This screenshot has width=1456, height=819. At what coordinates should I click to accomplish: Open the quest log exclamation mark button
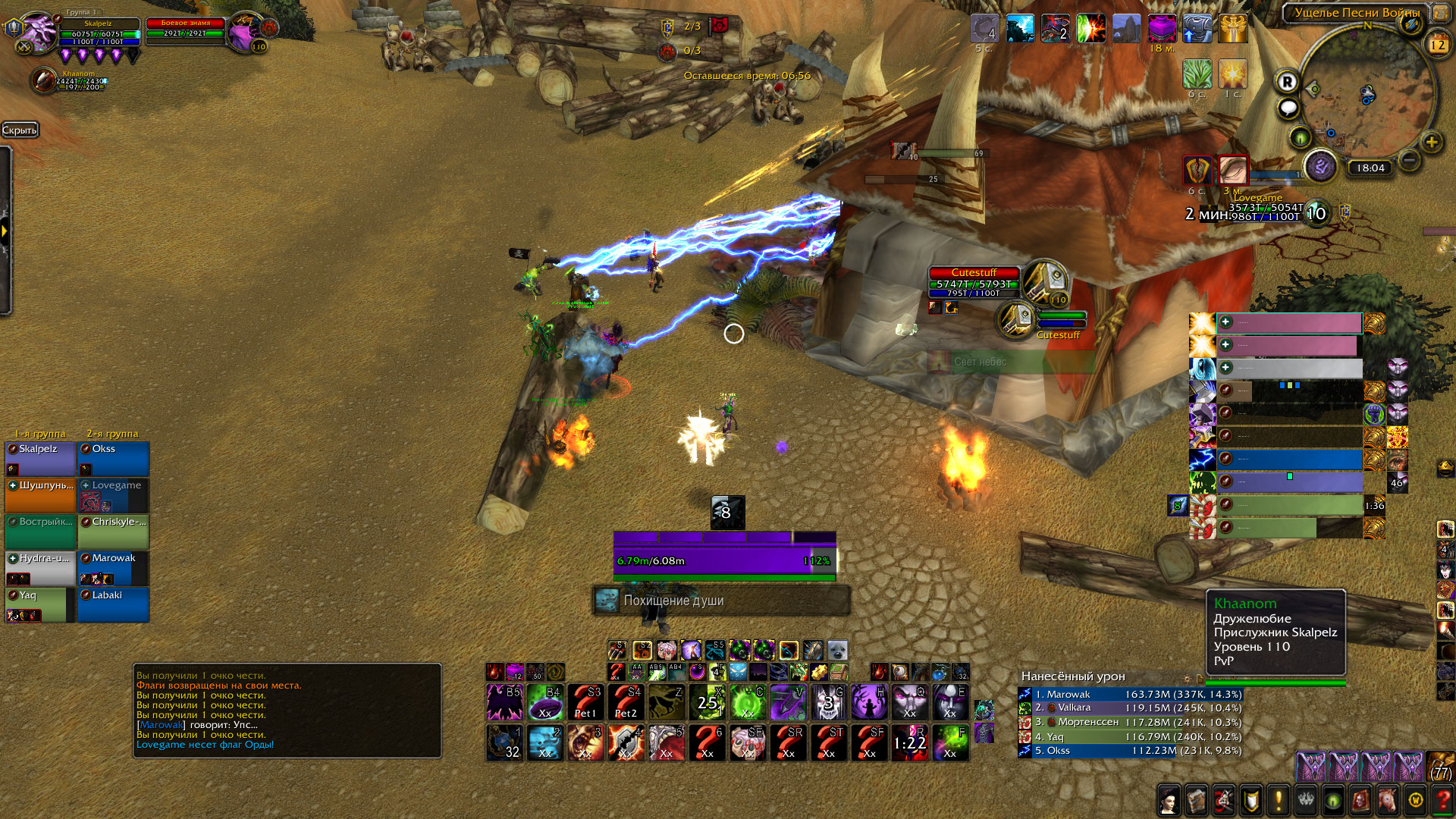pyautogui.click(x=1279, y=799)
